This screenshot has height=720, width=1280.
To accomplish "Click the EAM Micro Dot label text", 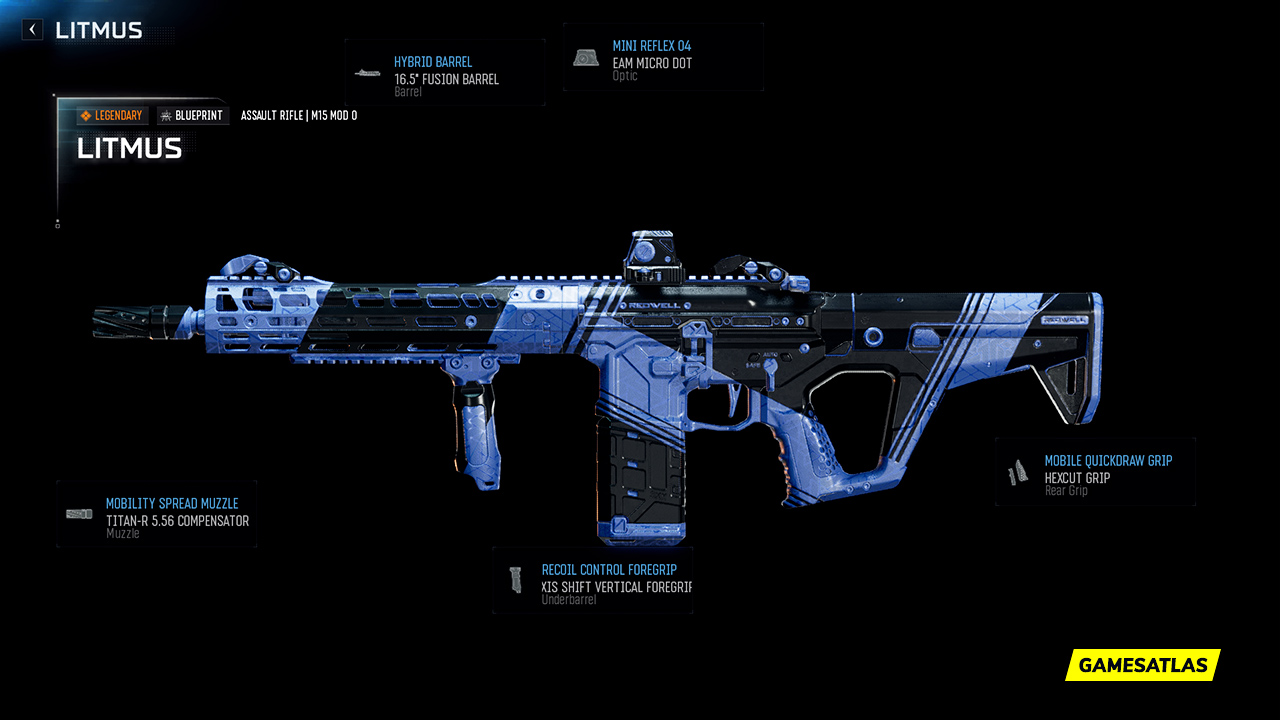I will [651, 60].
